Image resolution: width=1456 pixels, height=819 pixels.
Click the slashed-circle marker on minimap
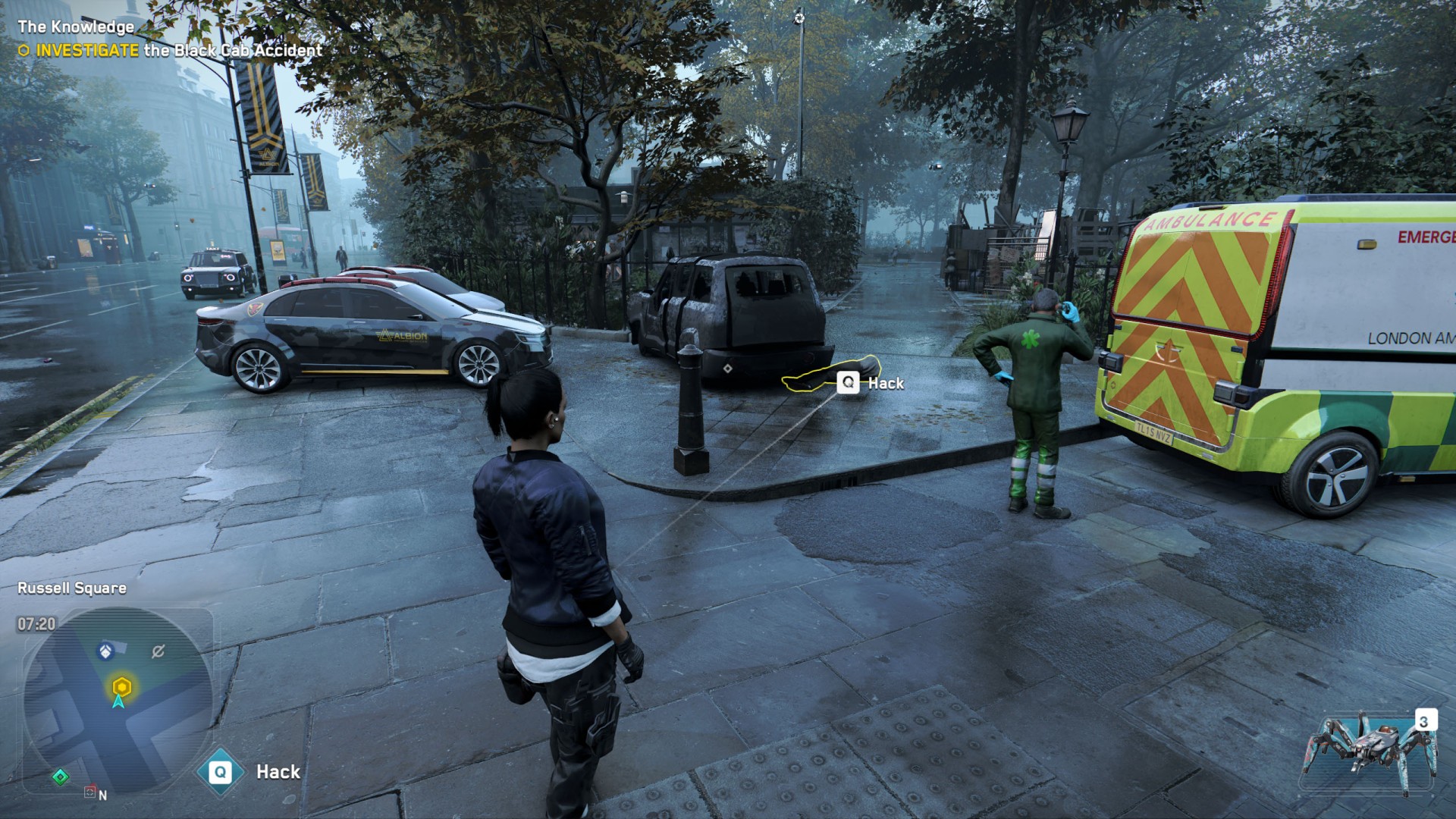click(x=158, y=651)
